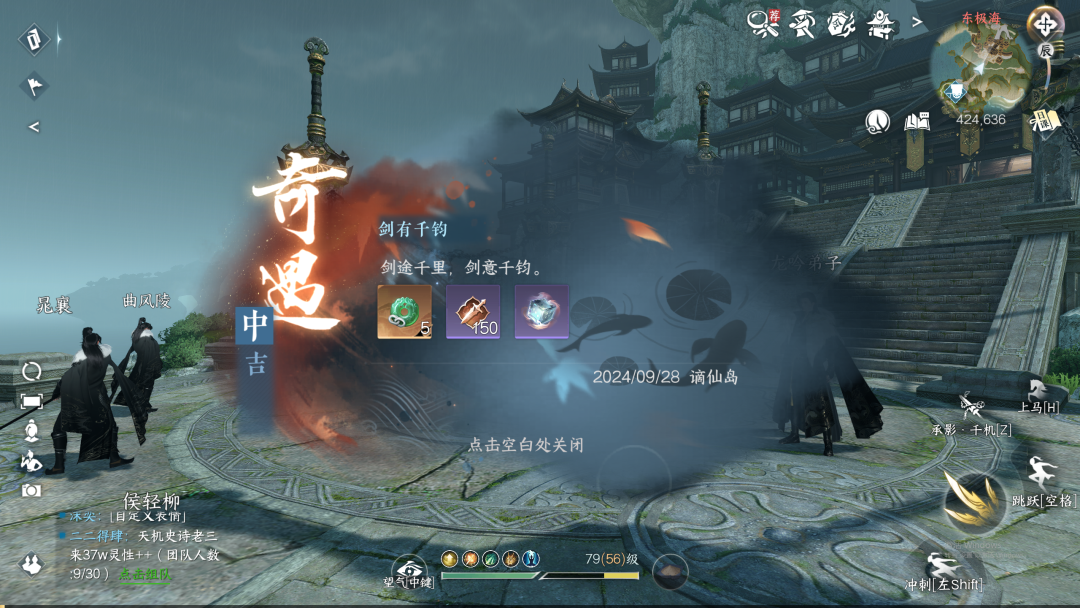Image resolution: width=1080 pixels, height=608 pixels.
Task: Open the magnifying glass recommendation icon
Action: (764, 22)
